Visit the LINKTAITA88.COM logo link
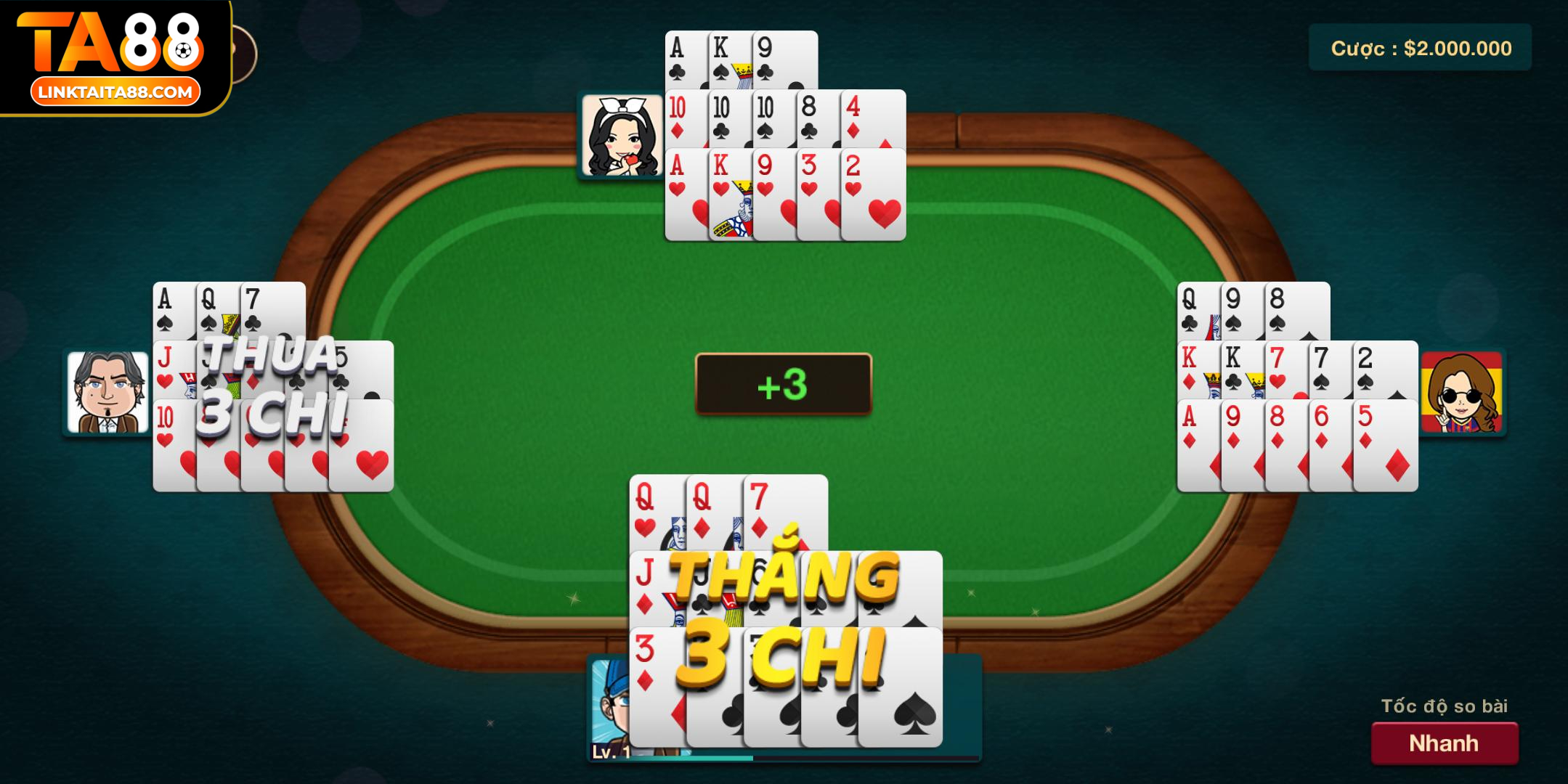Screen dimensions: 1568x784 [115, 92]
